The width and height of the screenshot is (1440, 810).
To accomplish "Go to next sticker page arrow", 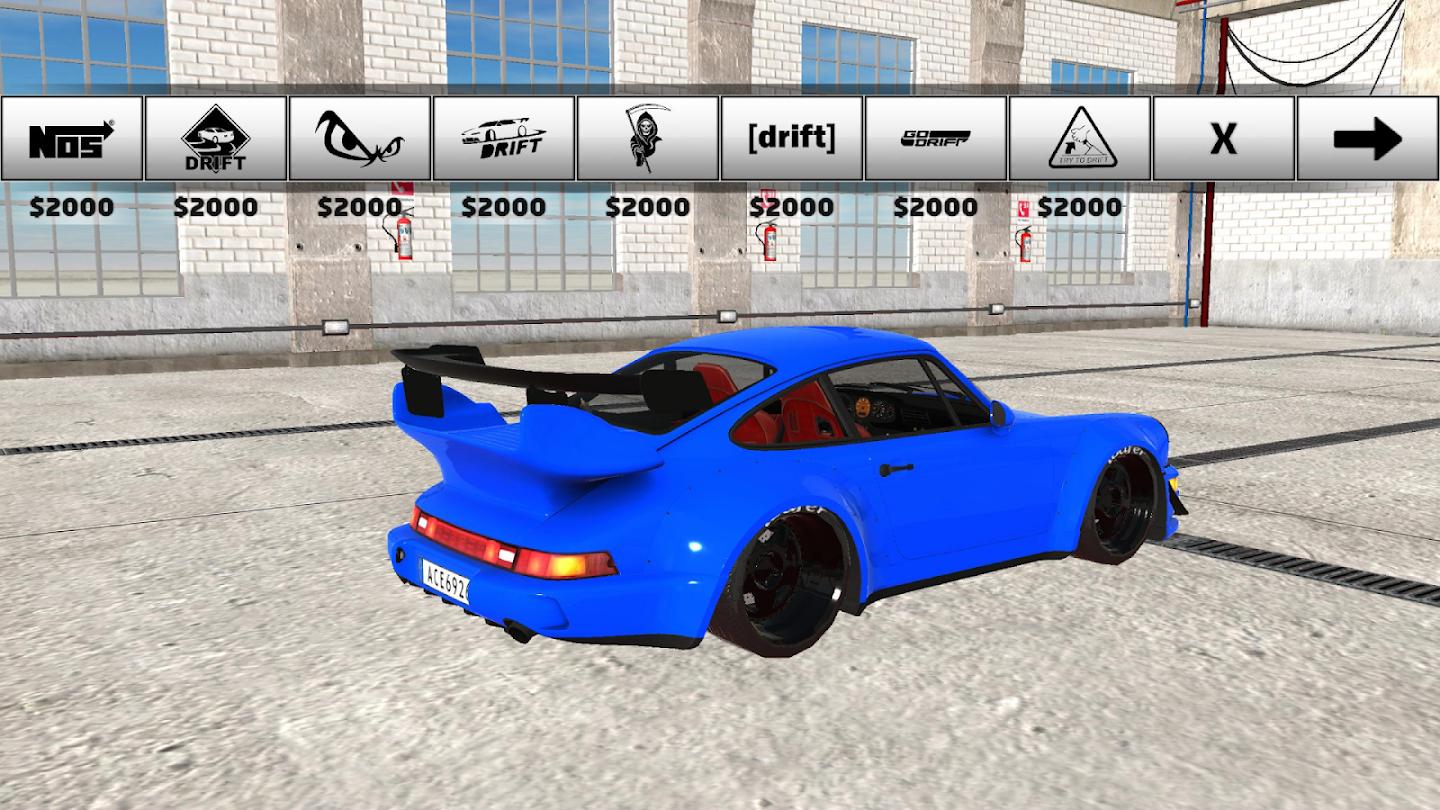I will pyautogui.click(x=1368, y=138).
